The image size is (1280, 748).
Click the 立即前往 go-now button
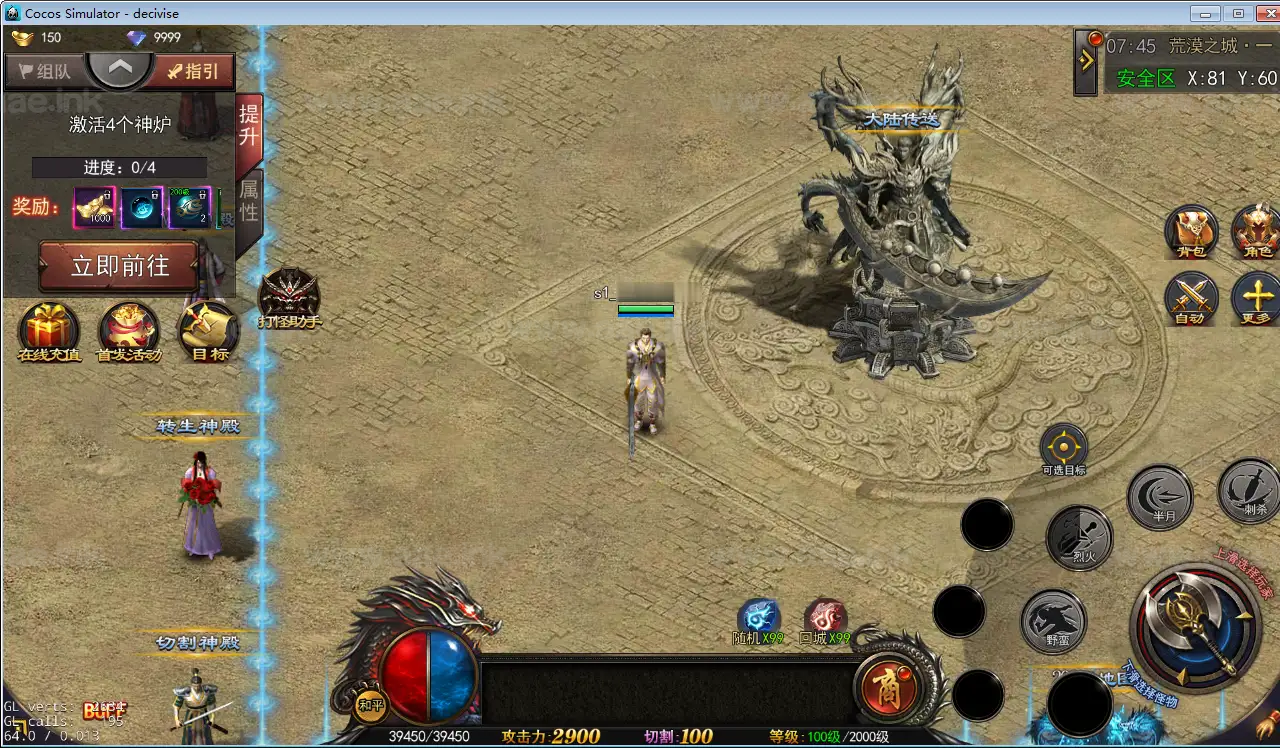119,266
